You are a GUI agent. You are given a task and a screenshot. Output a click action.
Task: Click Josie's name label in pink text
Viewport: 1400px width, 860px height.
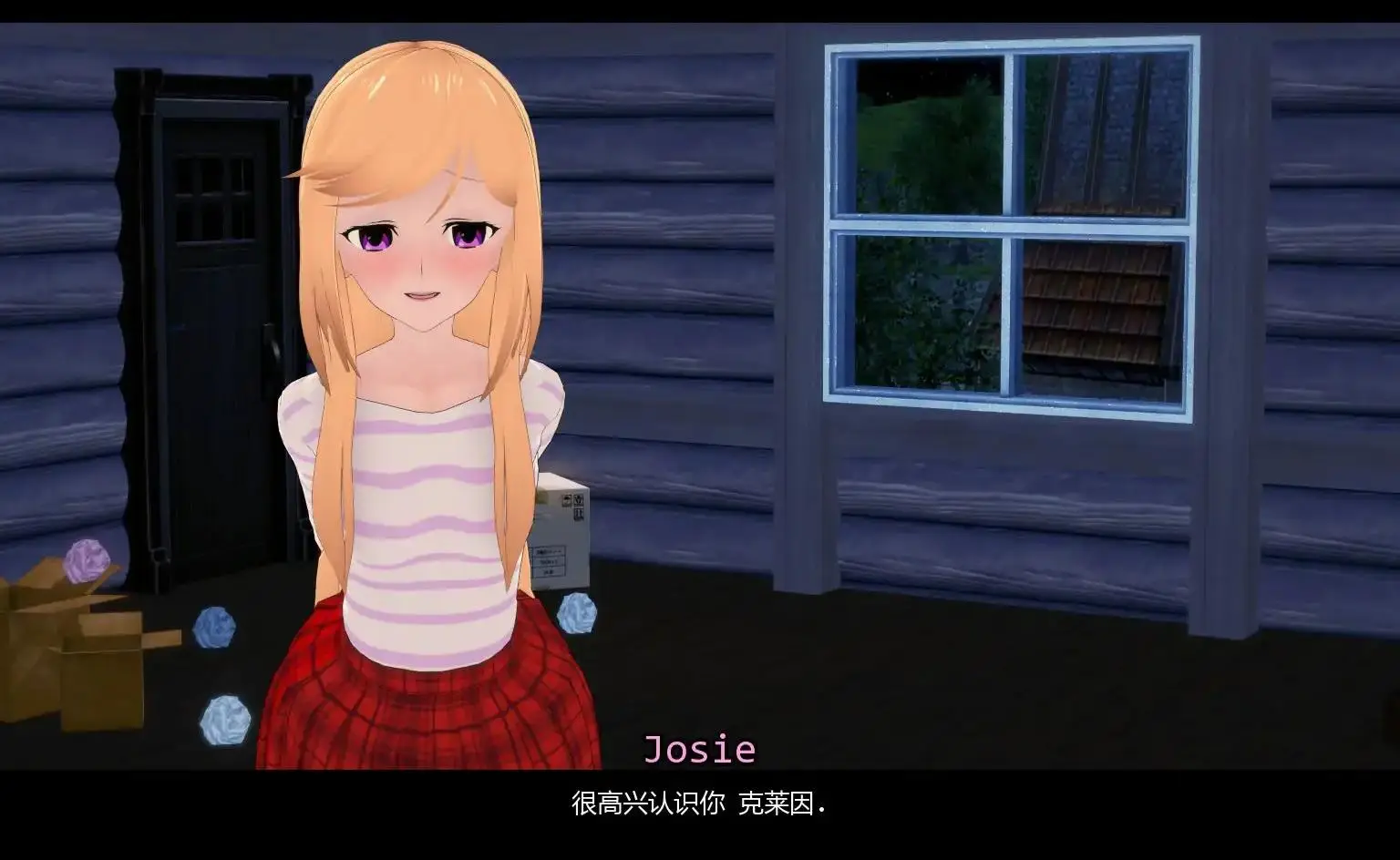tap(700, 751)
